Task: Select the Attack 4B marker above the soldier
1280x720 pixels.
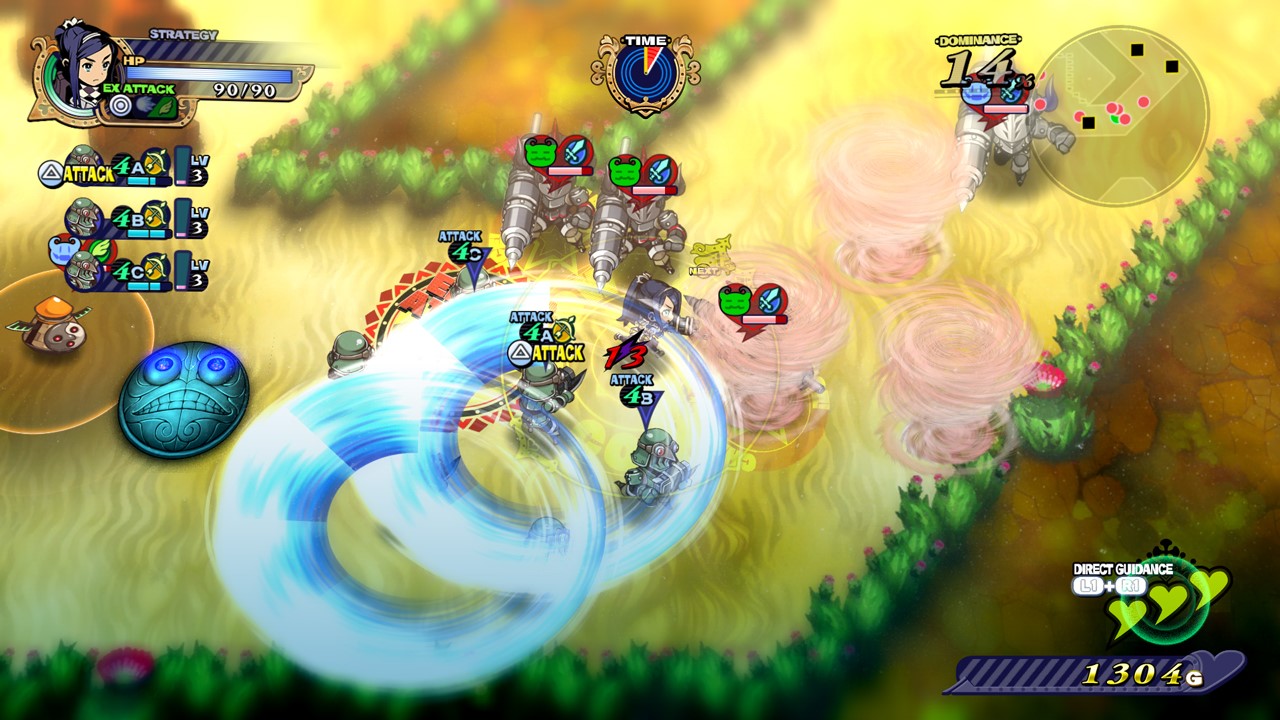Action: pos(633,391)
